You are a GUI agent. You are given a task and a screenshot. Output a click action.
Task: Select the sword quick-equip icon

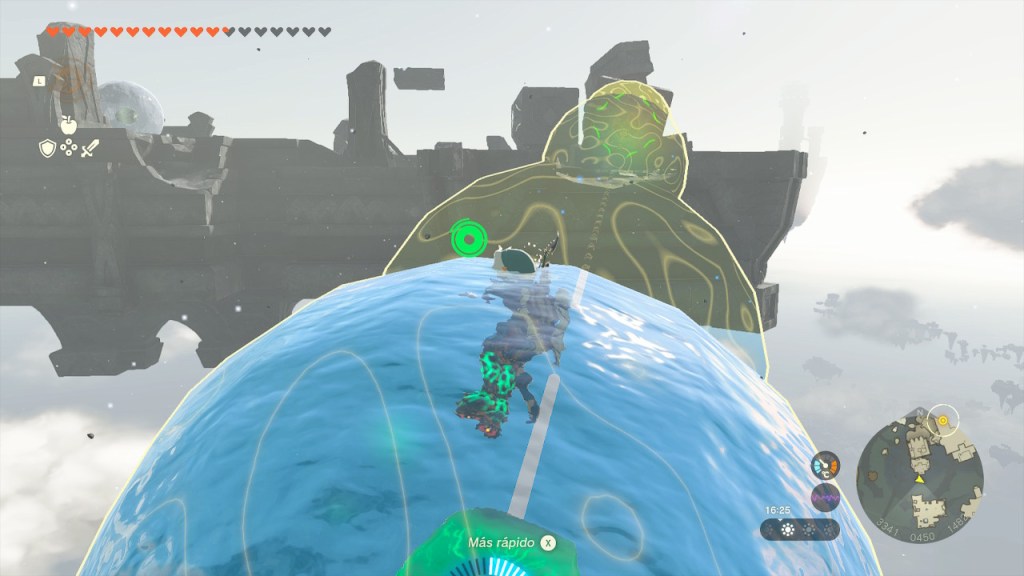(90, 148)
